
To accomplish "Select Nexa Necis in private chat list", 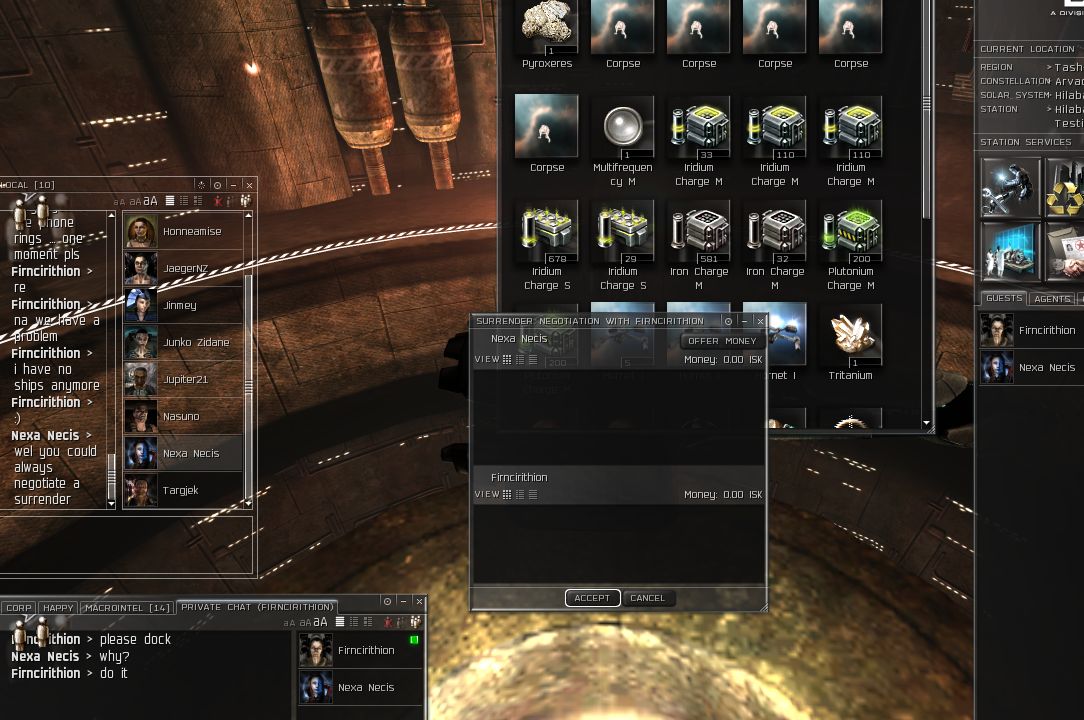I will click(x=360, y=688).
